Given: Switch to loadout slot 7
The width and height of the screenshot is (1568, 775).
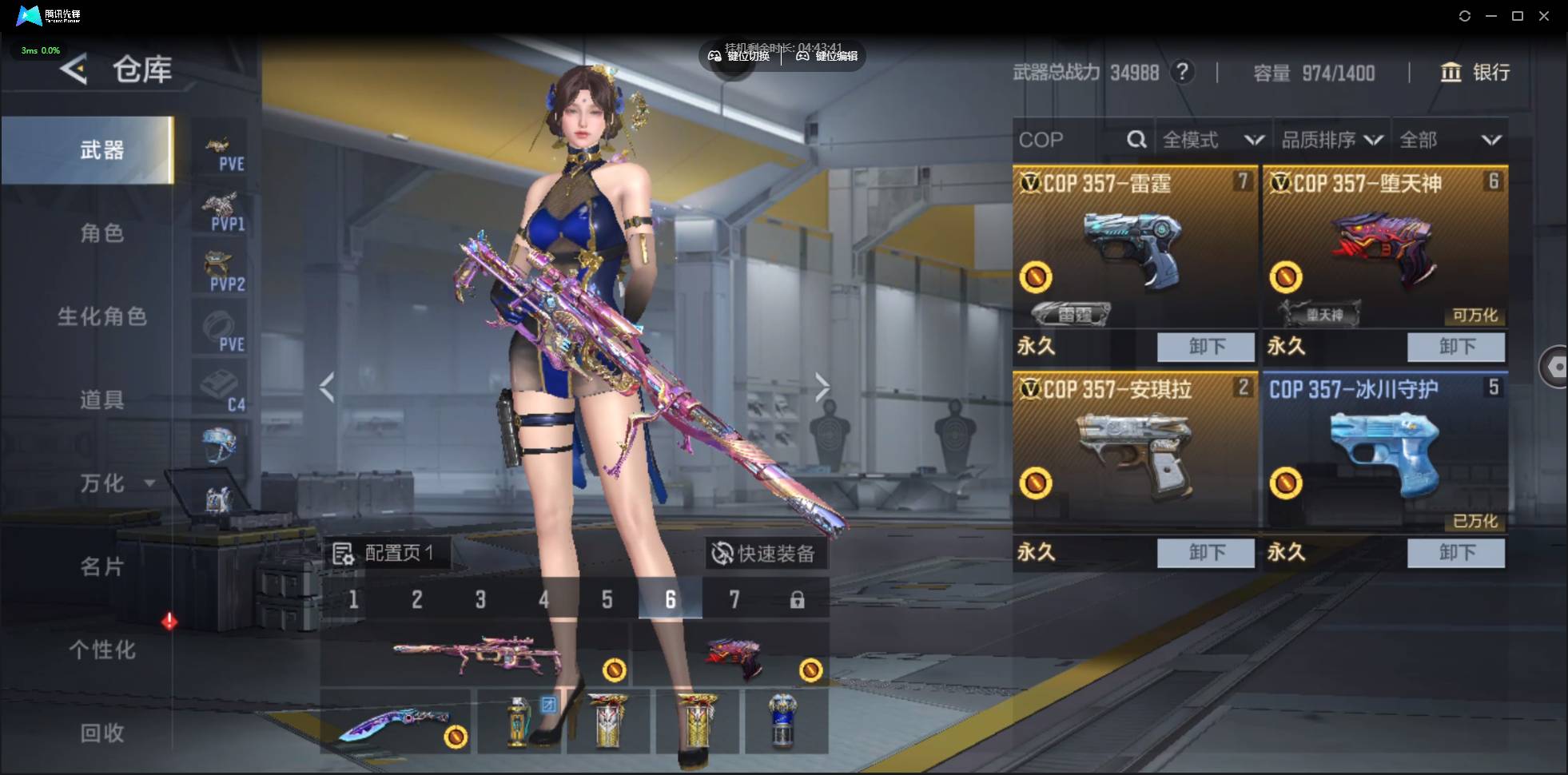Looking at the screenshot, I should [734, 600].
